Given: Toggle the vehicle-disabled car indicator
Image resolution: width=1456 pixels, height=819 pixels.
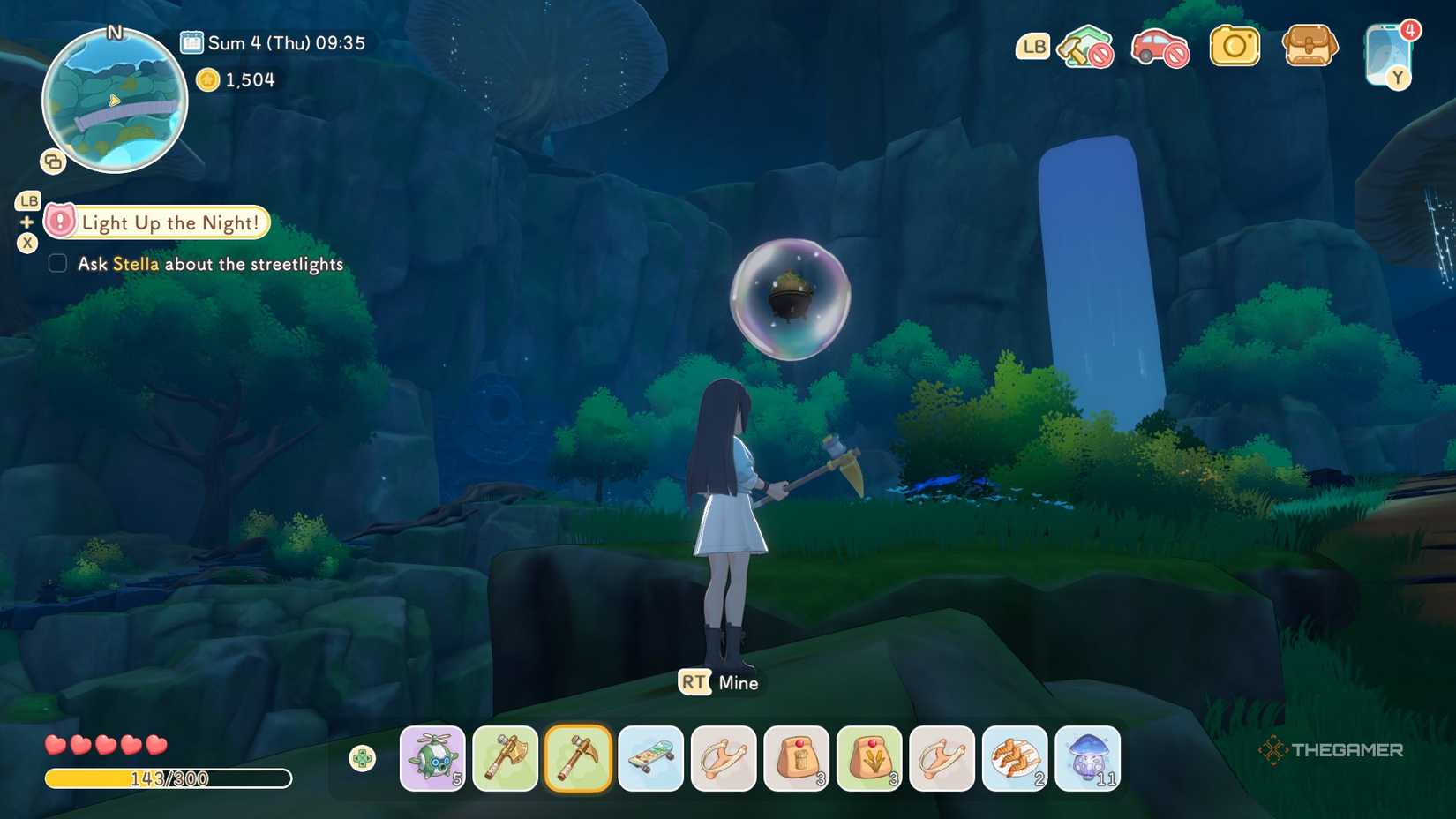Looking at the screenshot, I should tap(1158, 49).
